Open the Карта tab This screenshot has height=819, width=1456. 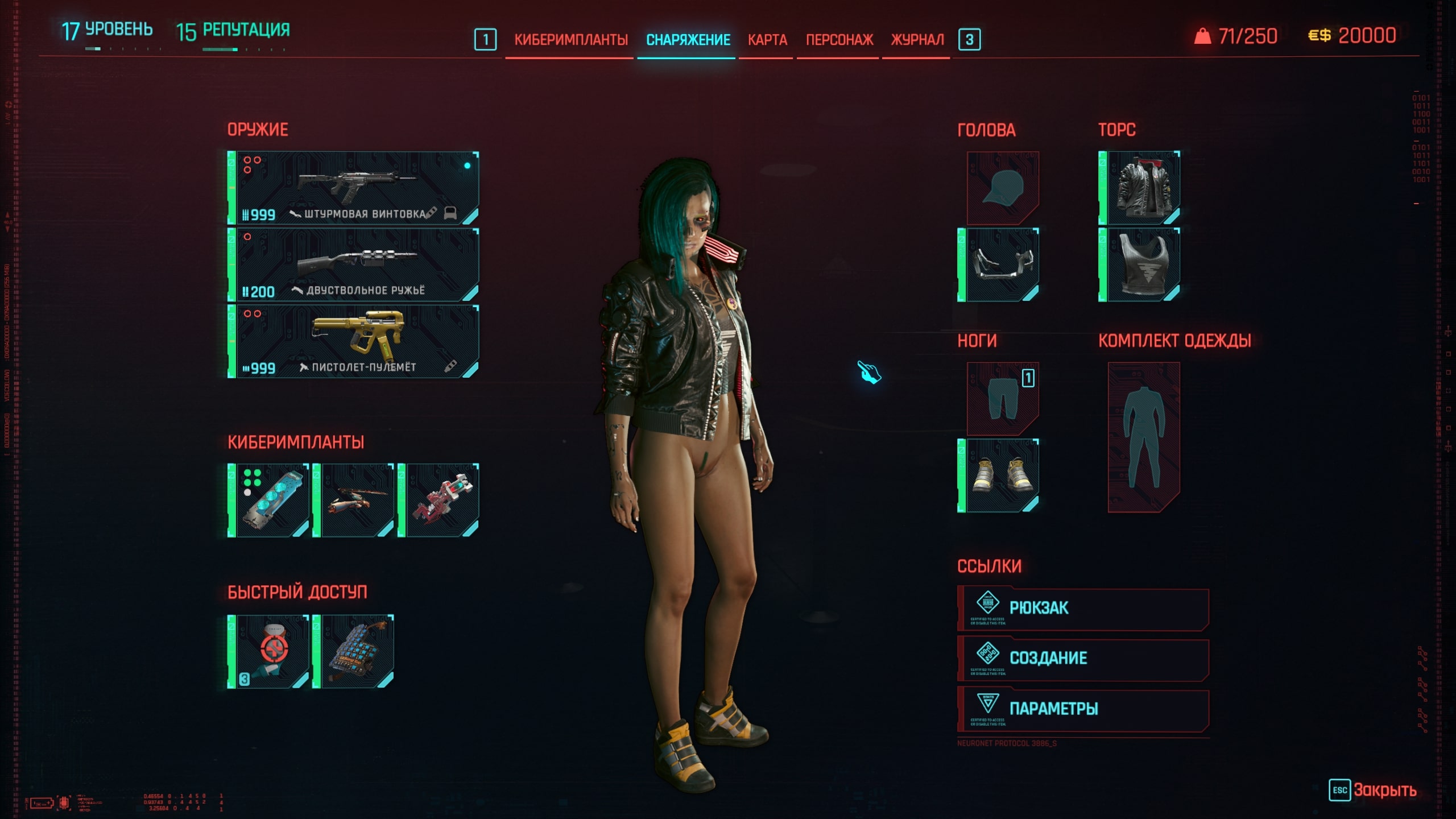767,40
